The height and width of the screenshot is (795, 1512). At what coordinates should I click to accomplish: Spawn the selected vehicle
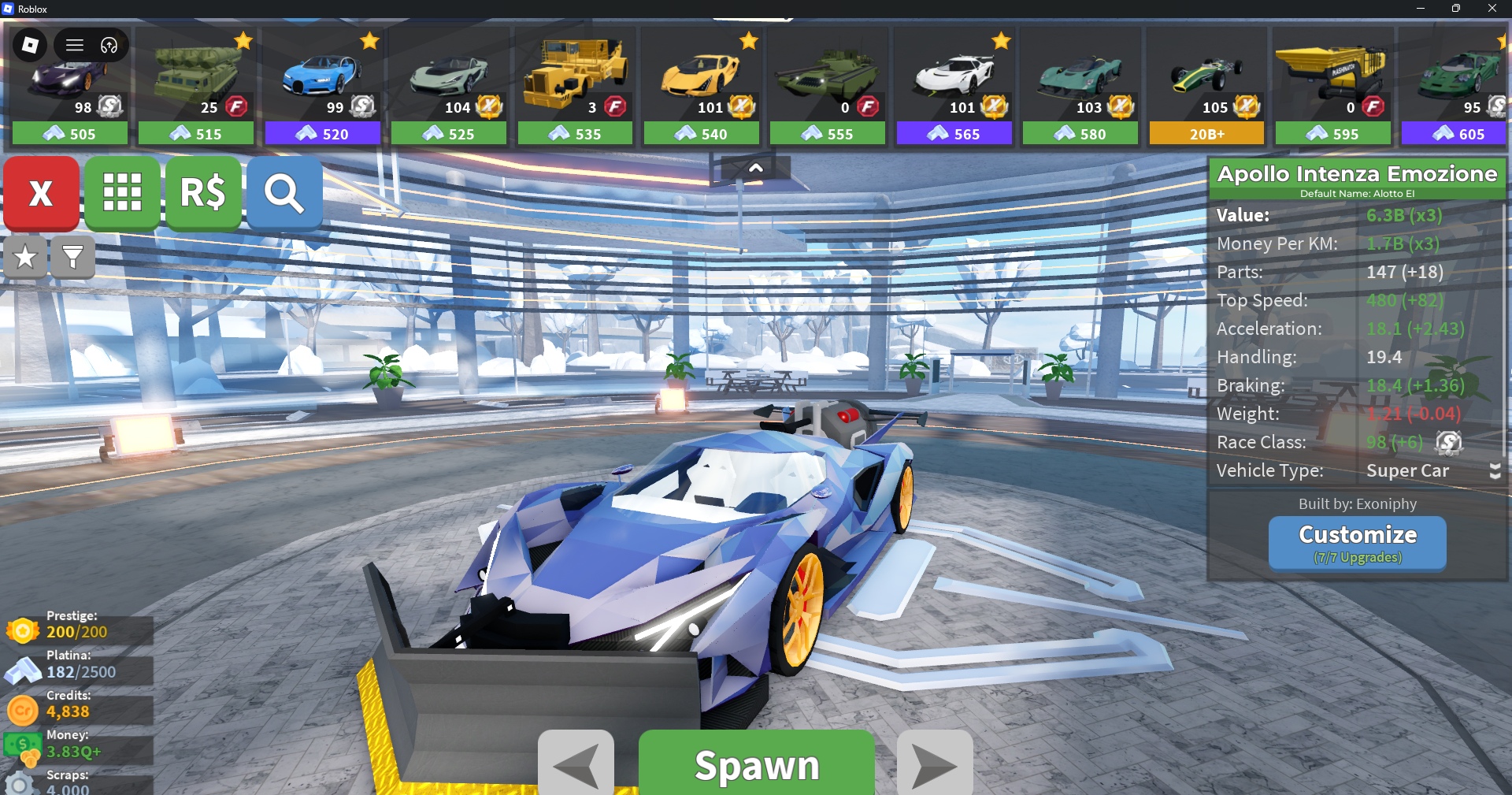756,763
